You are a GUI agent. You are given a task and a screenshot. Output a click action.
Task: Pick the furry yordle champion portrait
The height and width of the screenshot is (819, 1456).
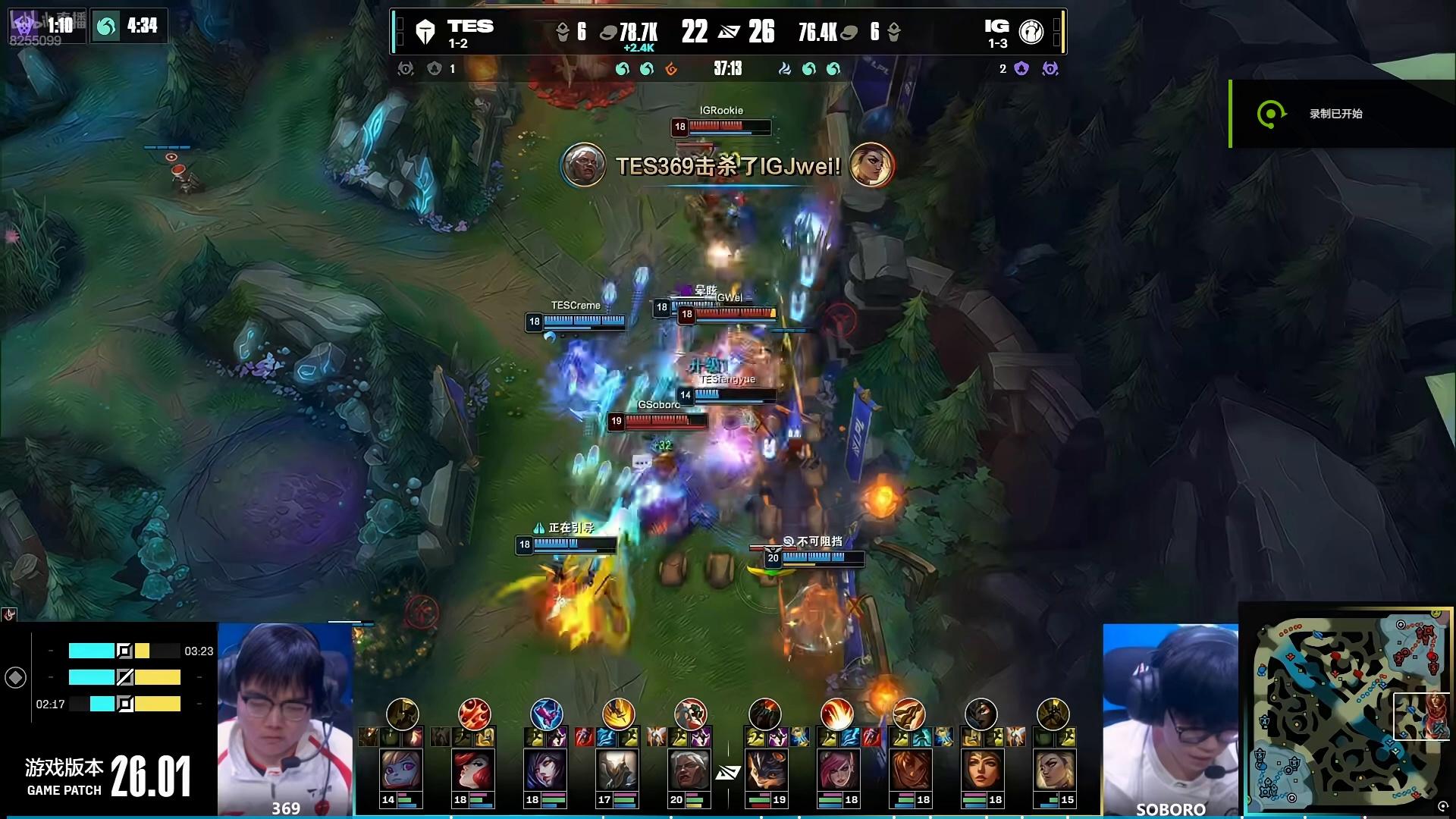[764, 770]
